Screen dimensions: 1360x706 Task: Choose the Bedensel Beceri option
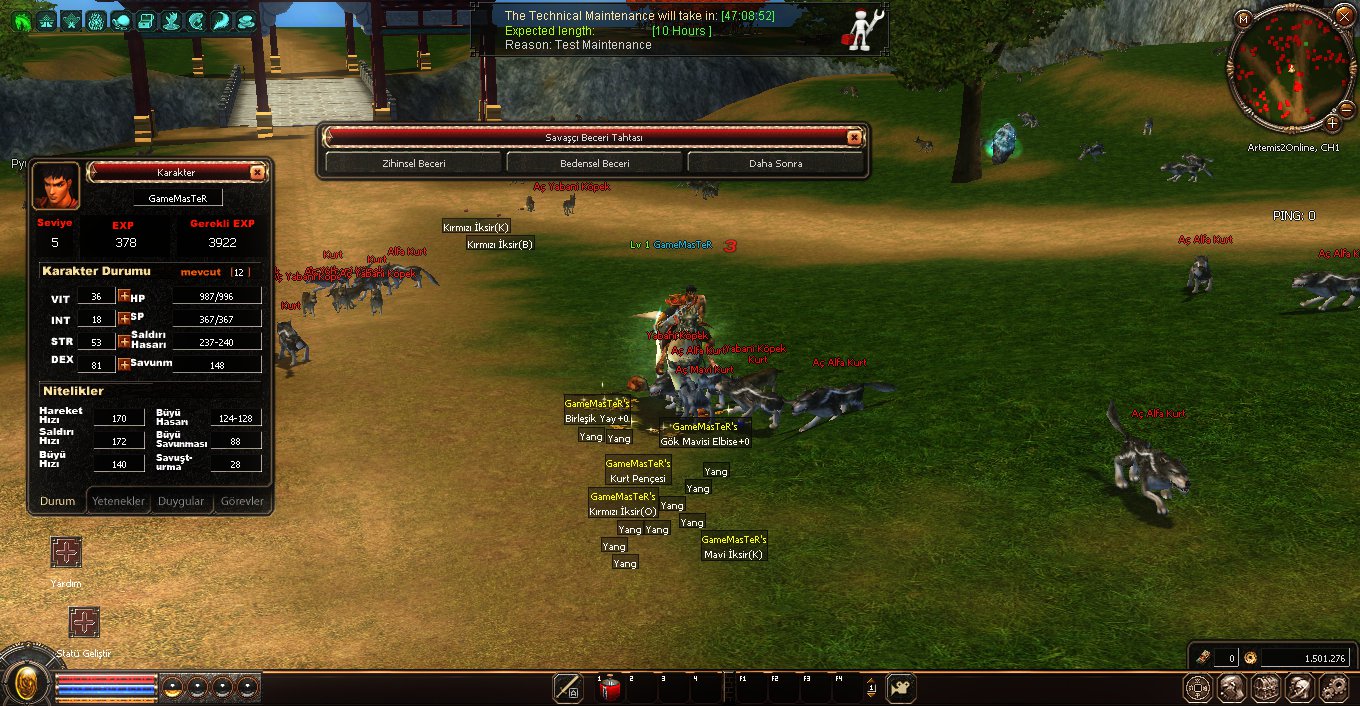[595, 163]
